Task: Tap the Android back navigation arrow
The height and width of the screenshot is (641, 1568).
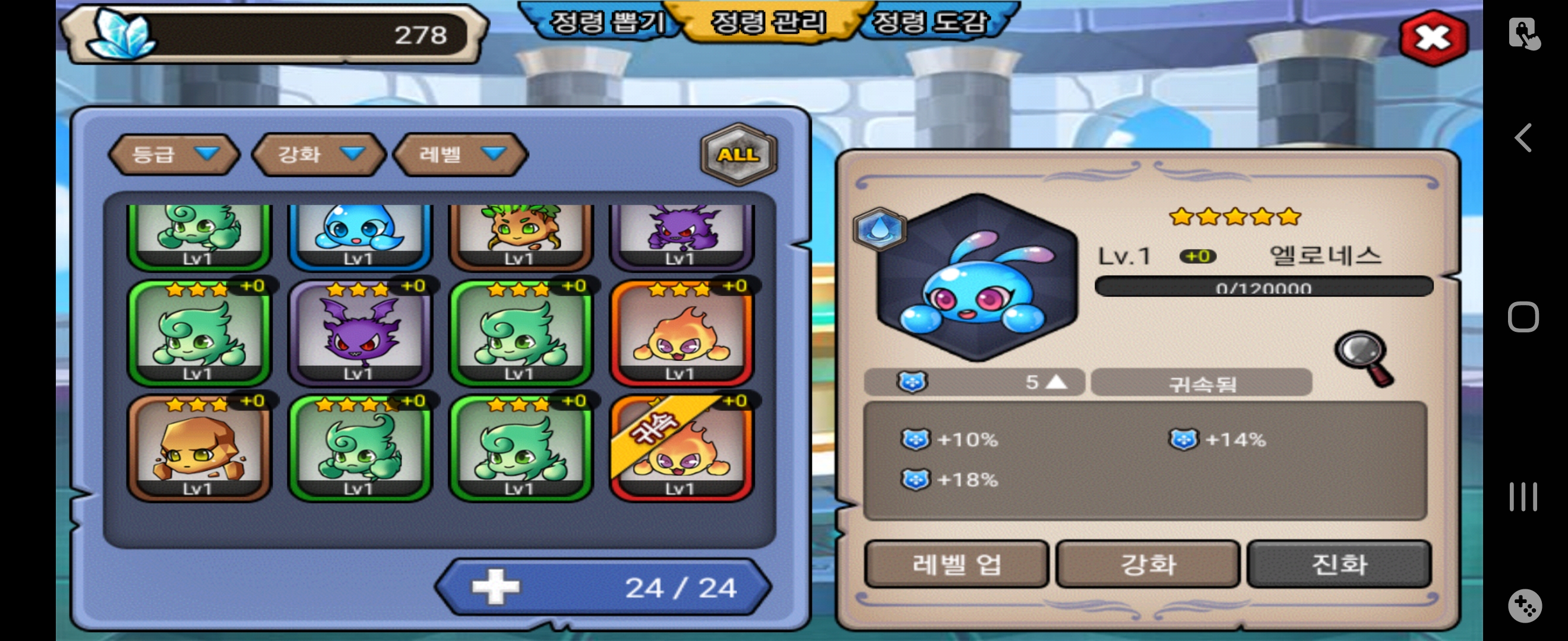Action: (x=1523, y=138)
